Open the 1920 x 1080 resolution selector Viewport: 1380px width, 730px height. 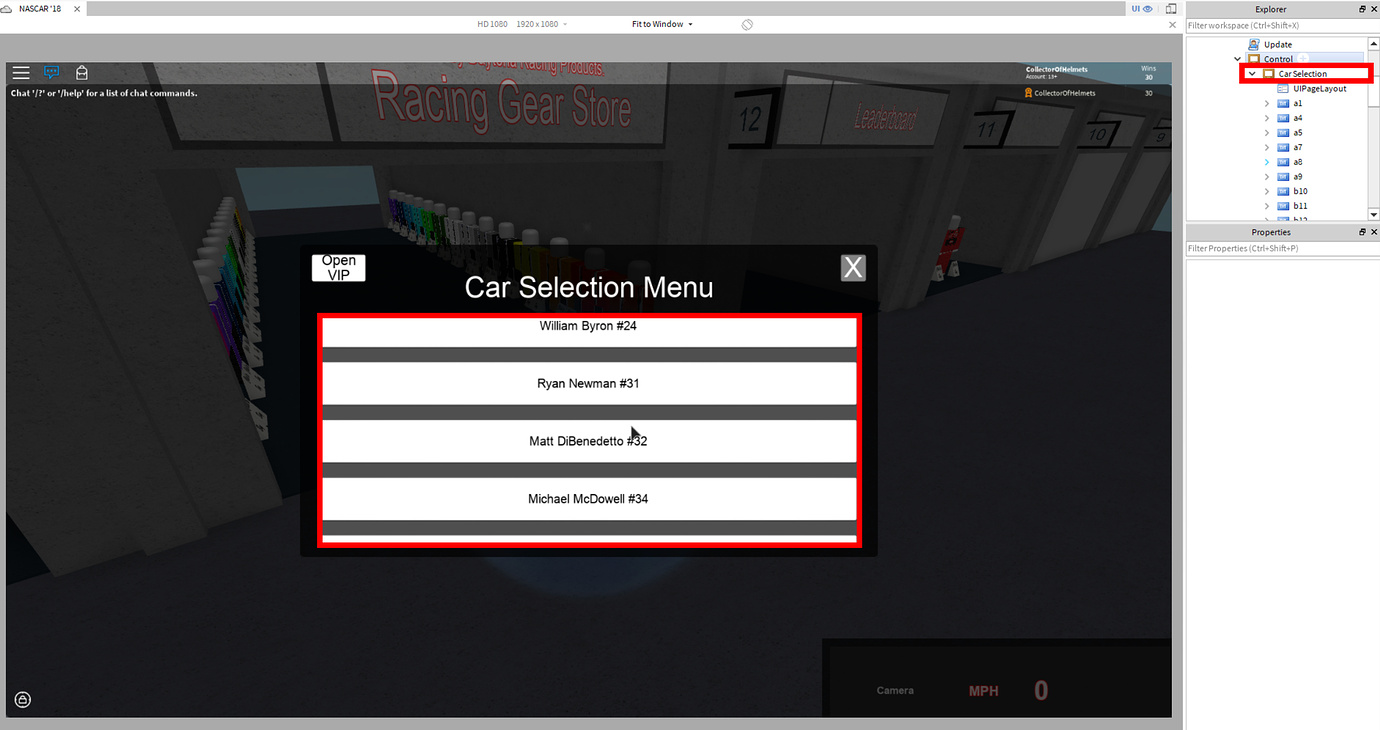[540, 24]
